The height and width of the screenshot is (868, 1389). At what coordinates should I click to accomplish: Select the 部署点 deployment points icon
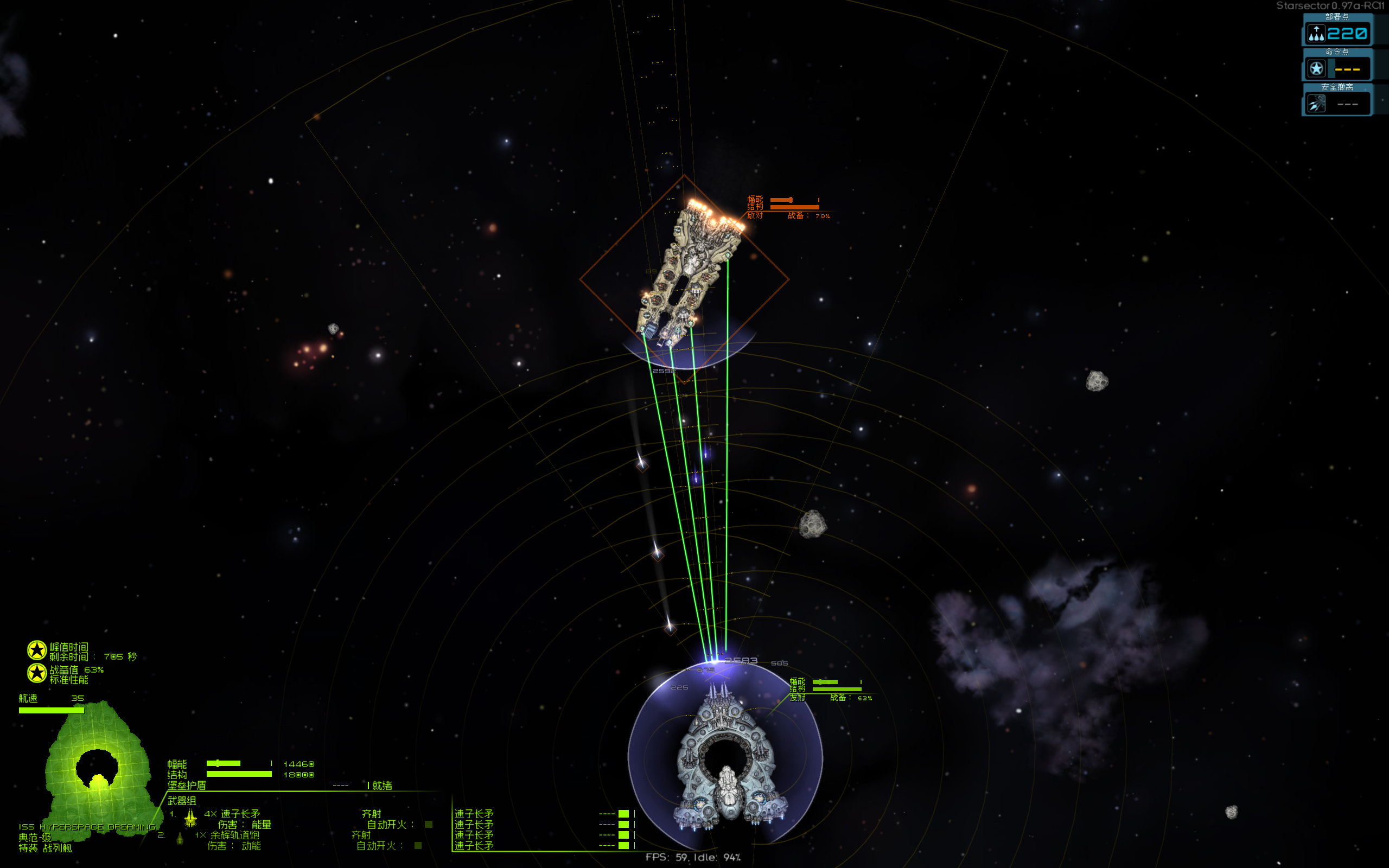click(1316, 33)
